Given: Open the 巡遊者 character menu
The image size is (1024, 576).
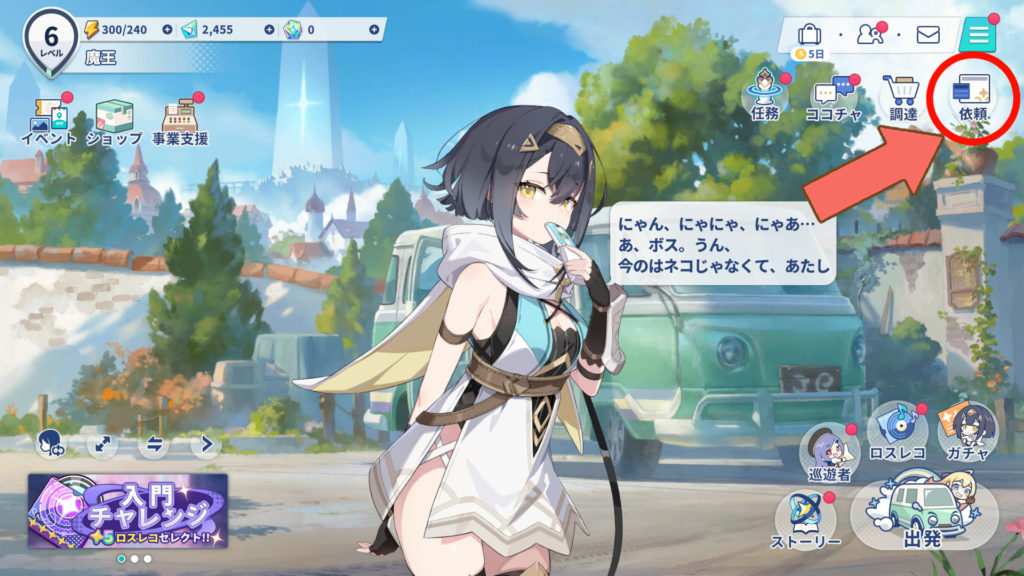Looking at the screenshot, I should pyautogui.click(x=830, y=452).
